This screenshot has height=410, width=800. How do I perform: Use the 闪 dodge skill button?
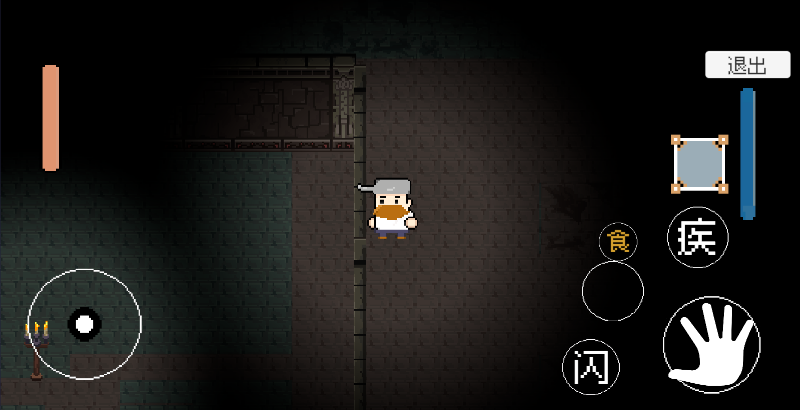click(x=590, y=367)
